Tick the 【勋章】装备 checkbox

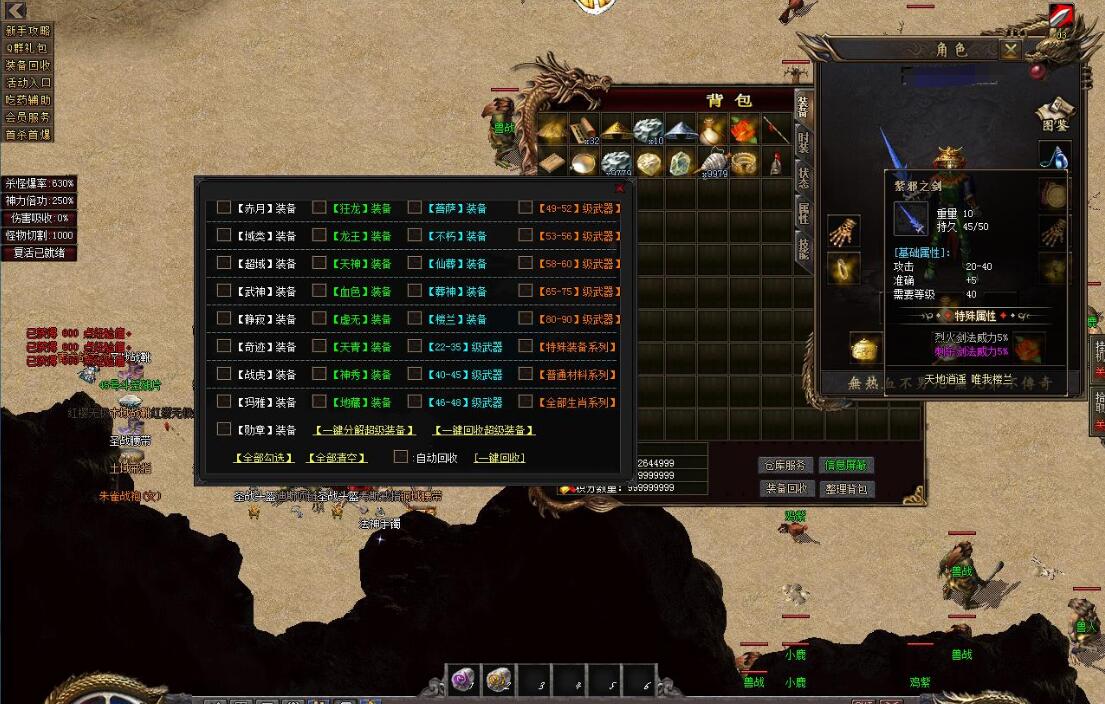click(x=224, y=429)
